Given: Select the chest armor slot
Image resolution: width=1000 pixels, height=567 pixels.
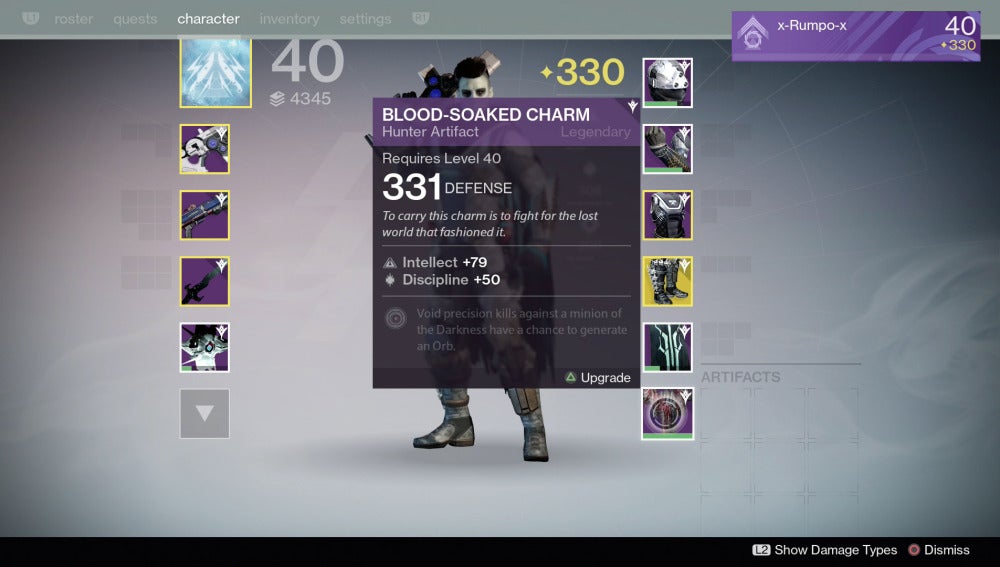Looking at the screenshot, I should 668,215.
